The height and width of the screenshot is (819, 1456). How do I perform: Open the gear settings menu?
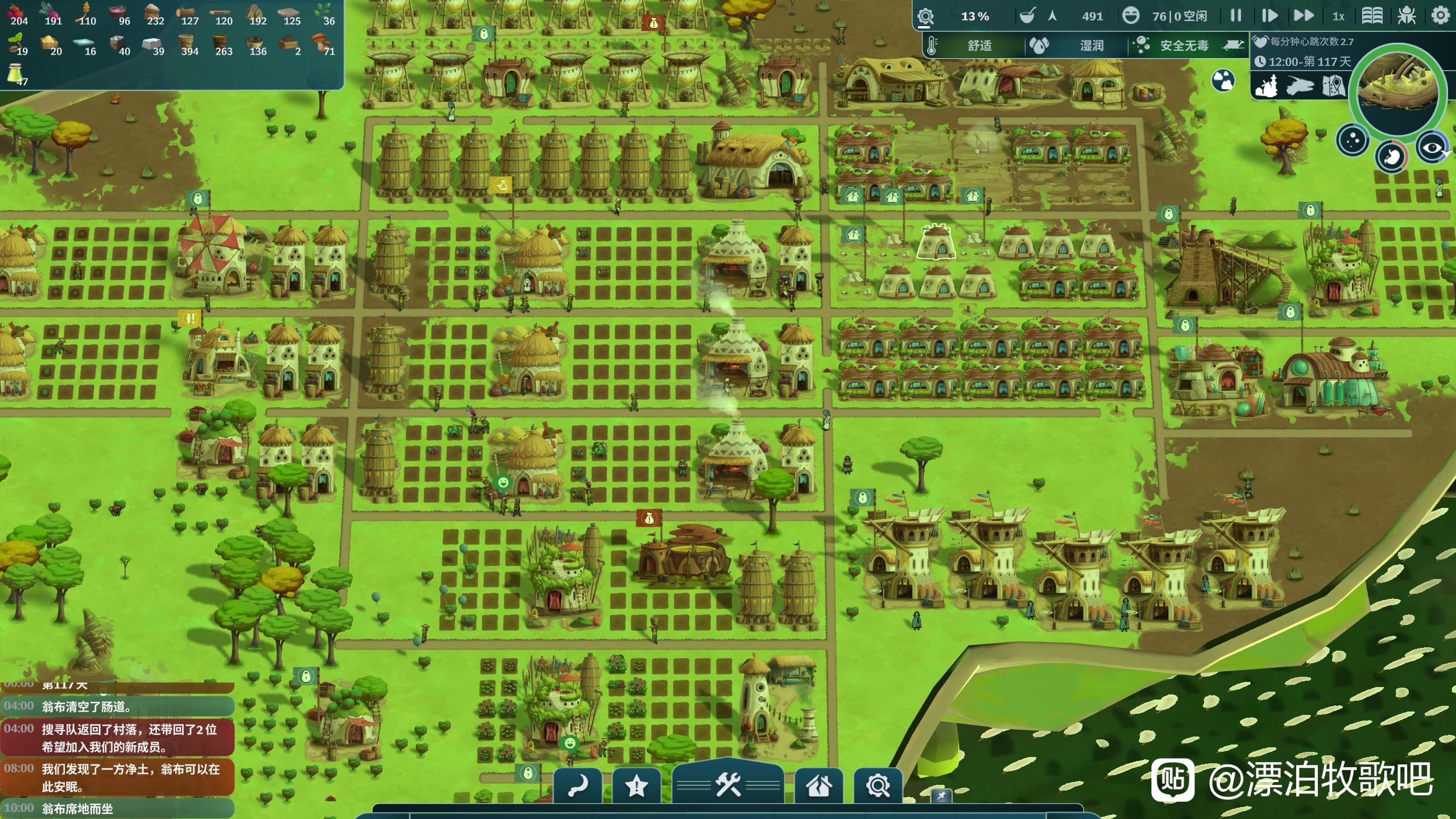tap(1440, 16)
